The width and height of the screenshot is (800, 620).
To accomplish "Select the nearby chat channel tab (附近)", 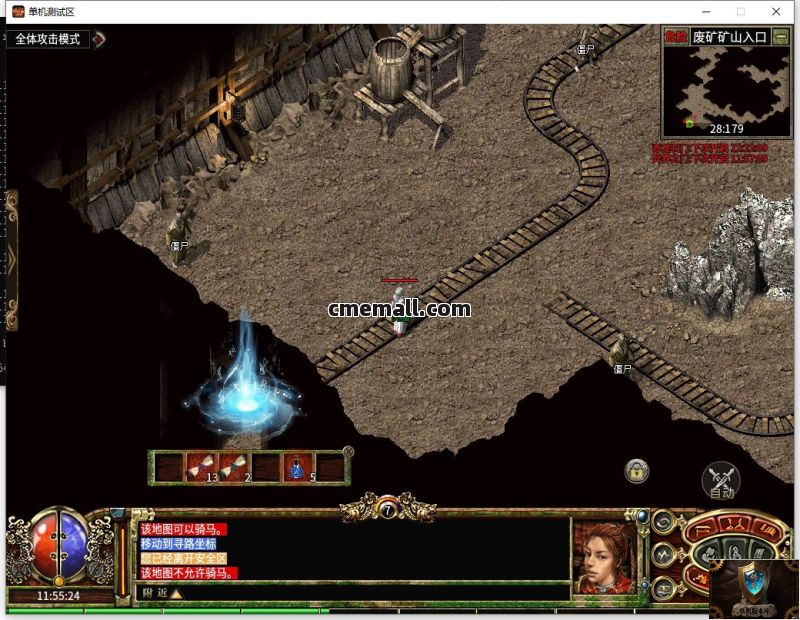I will coord(154,593).
